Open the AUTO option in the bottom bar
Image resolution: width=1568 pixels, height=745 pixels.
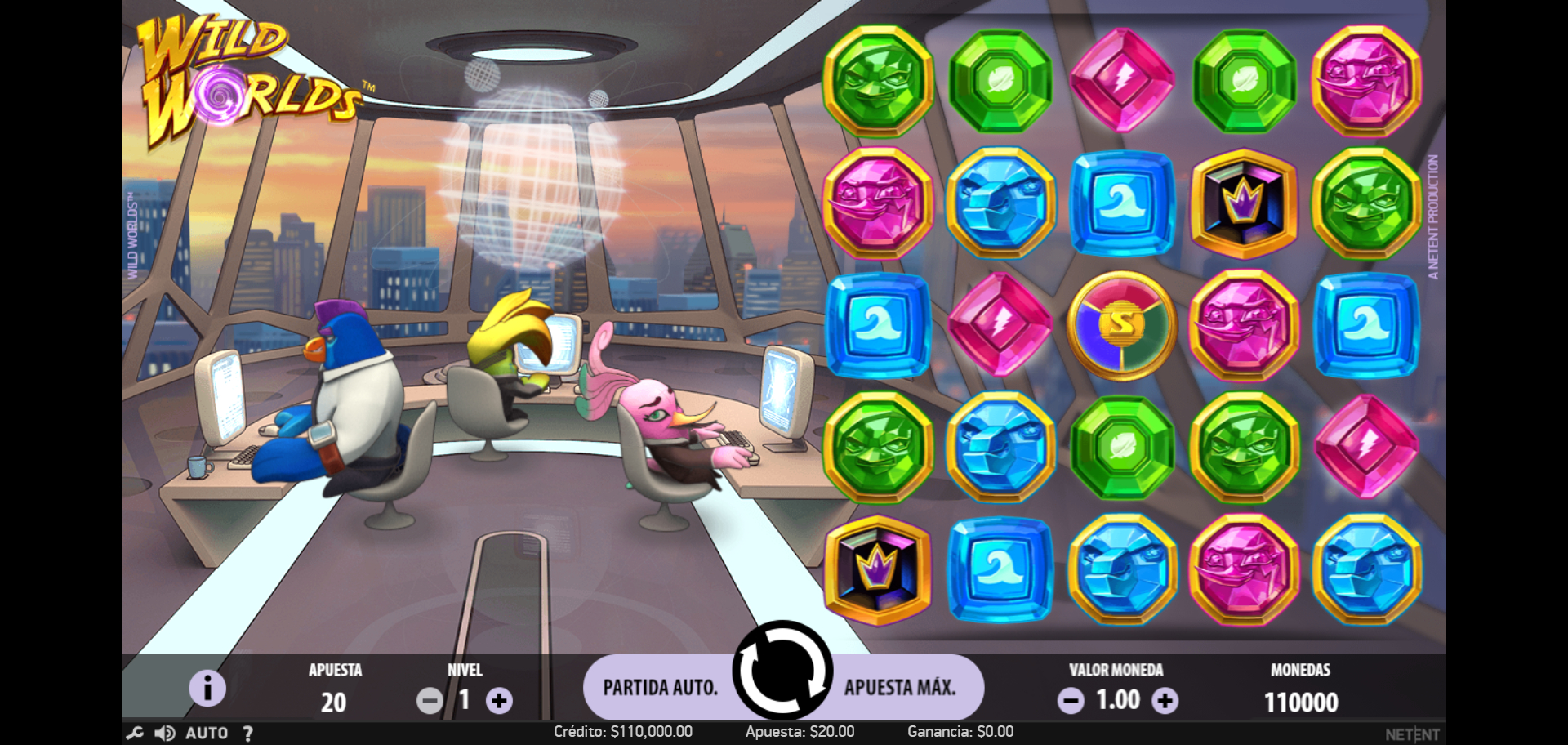[207, 734]
